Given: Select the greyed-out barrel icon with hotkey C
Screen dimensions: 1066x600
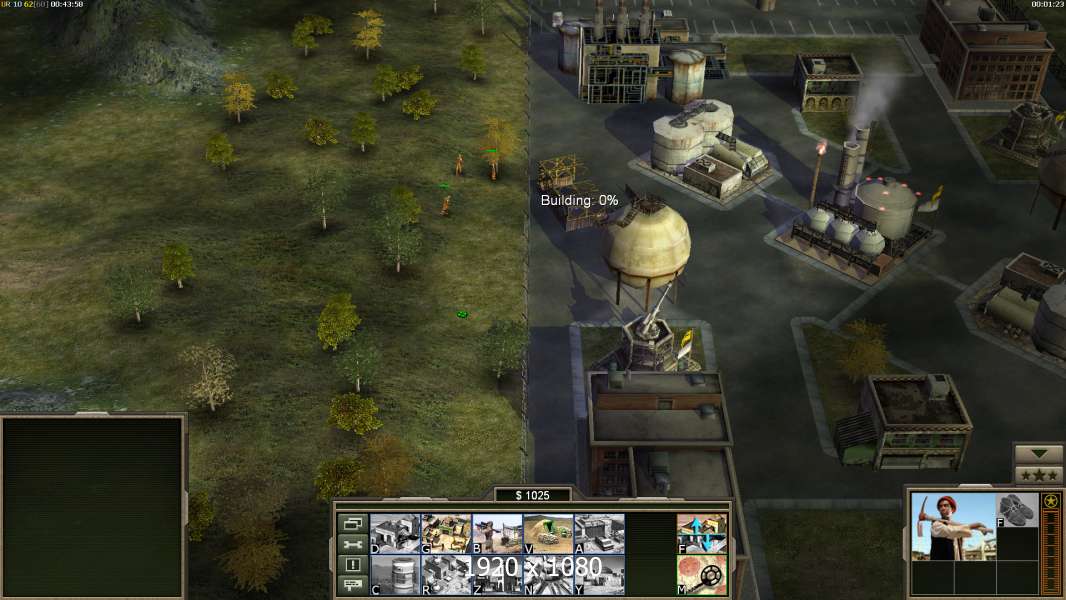Looking at the screenshot, I should [x=395, y=575].
